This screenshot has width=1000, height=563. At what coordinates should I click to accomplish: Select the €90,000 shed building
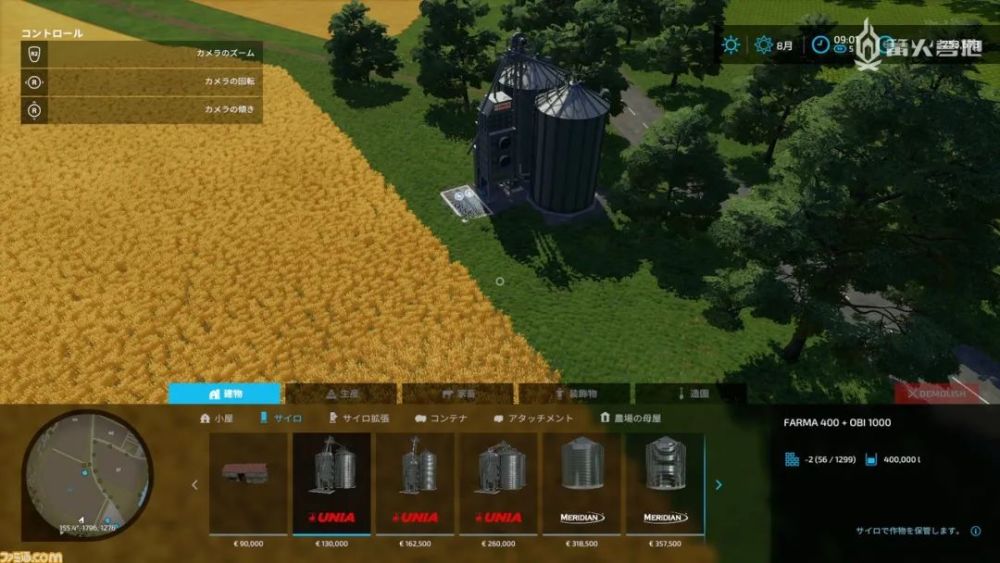tap(247, 484)
